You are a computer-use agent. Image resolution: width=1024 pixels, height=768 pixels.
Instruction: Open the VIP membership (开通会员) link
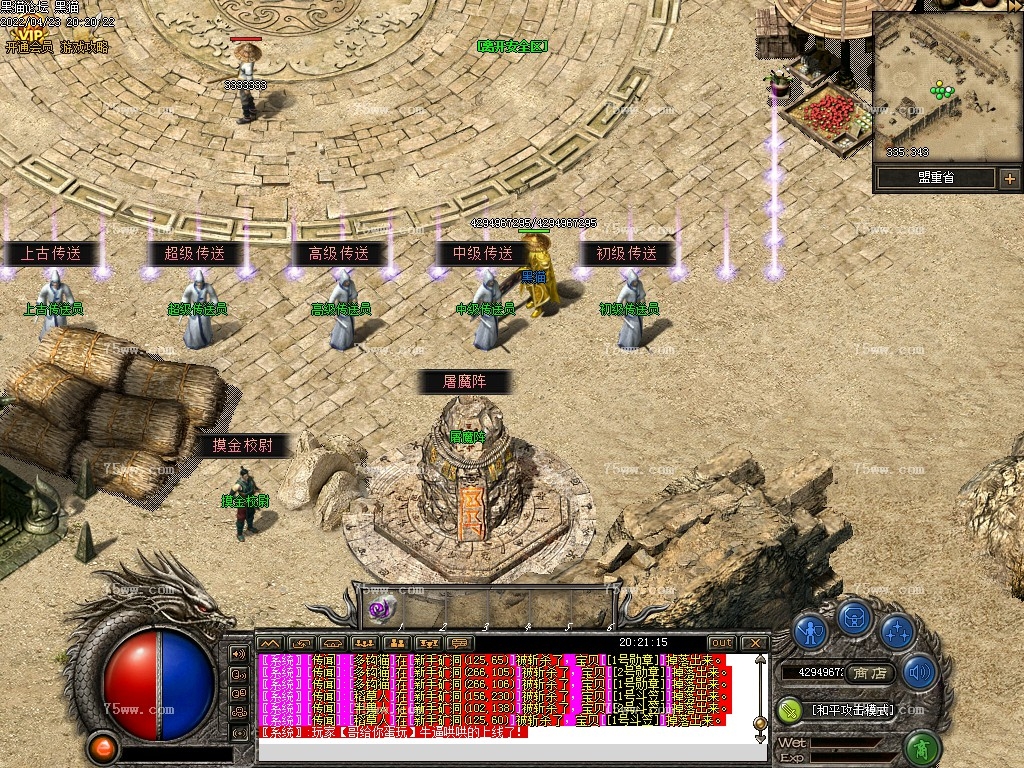click(32, 47)
